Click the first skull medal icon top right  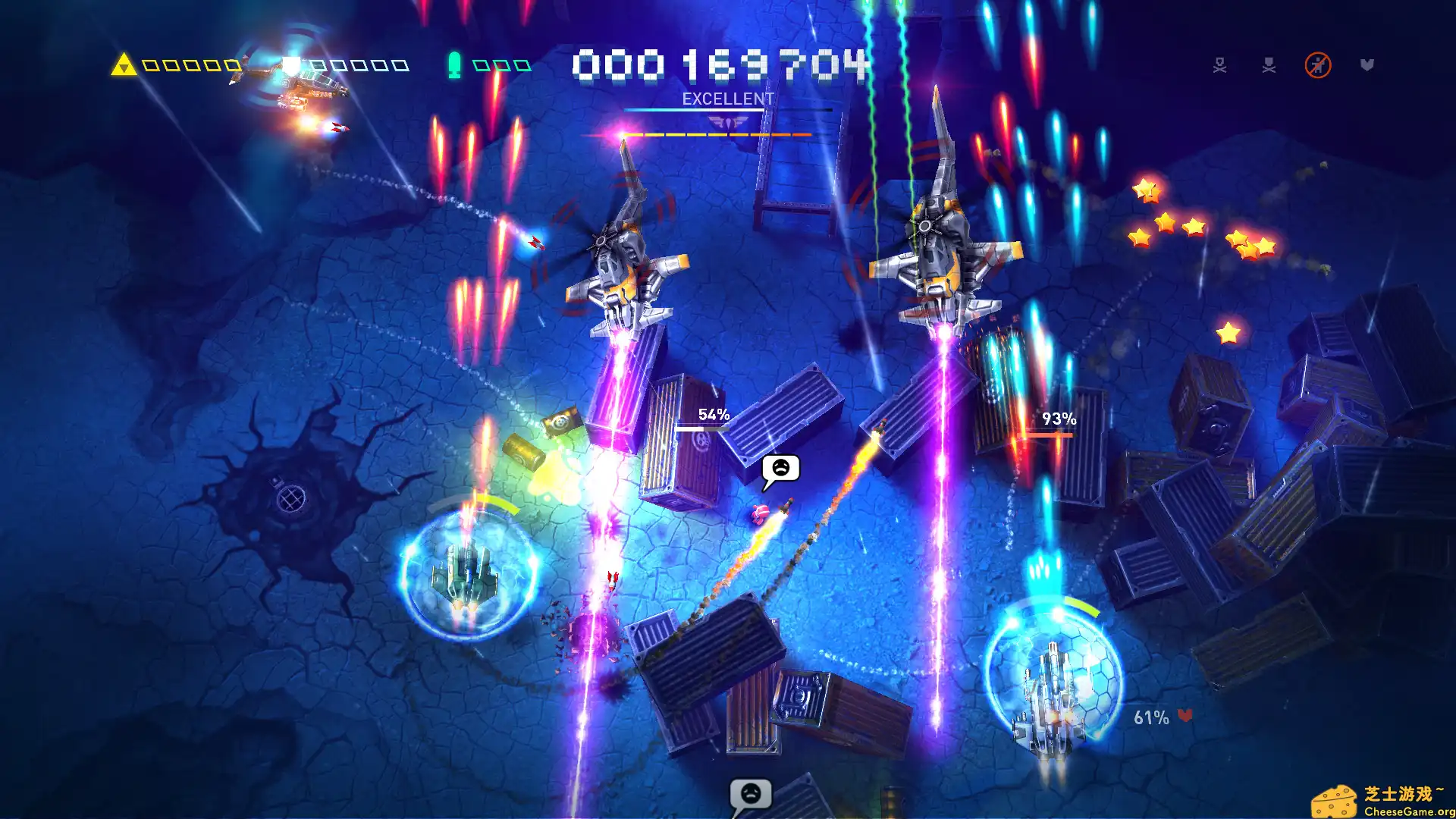click(x=1220, y=65)
